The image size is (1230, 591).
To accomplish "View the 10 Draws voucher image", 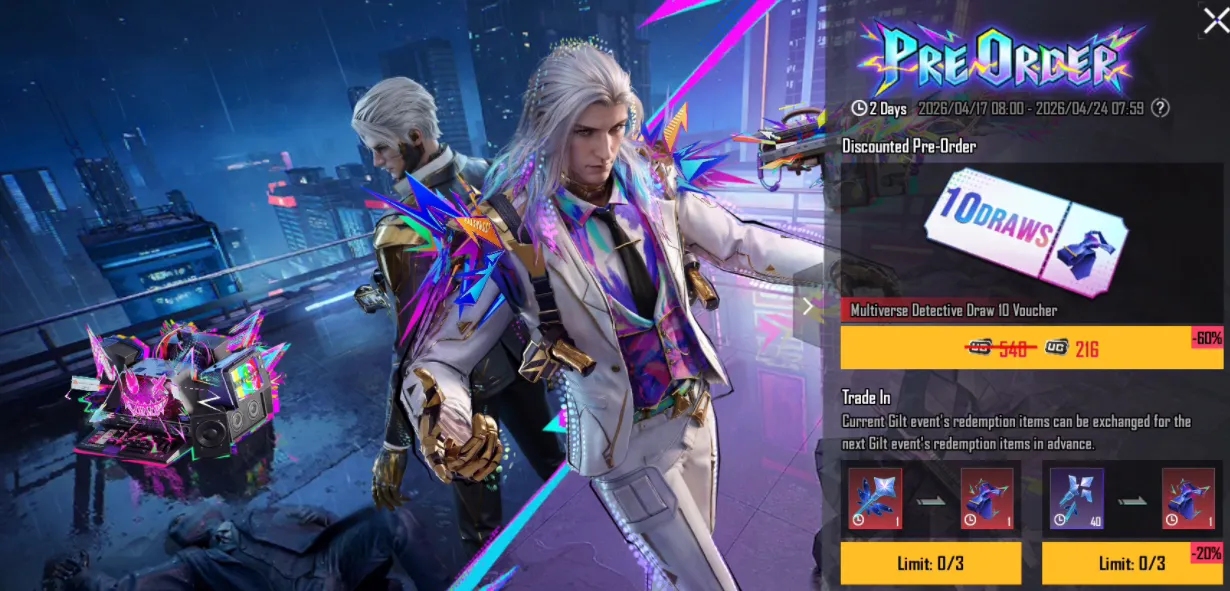I will pos(1030,236).
